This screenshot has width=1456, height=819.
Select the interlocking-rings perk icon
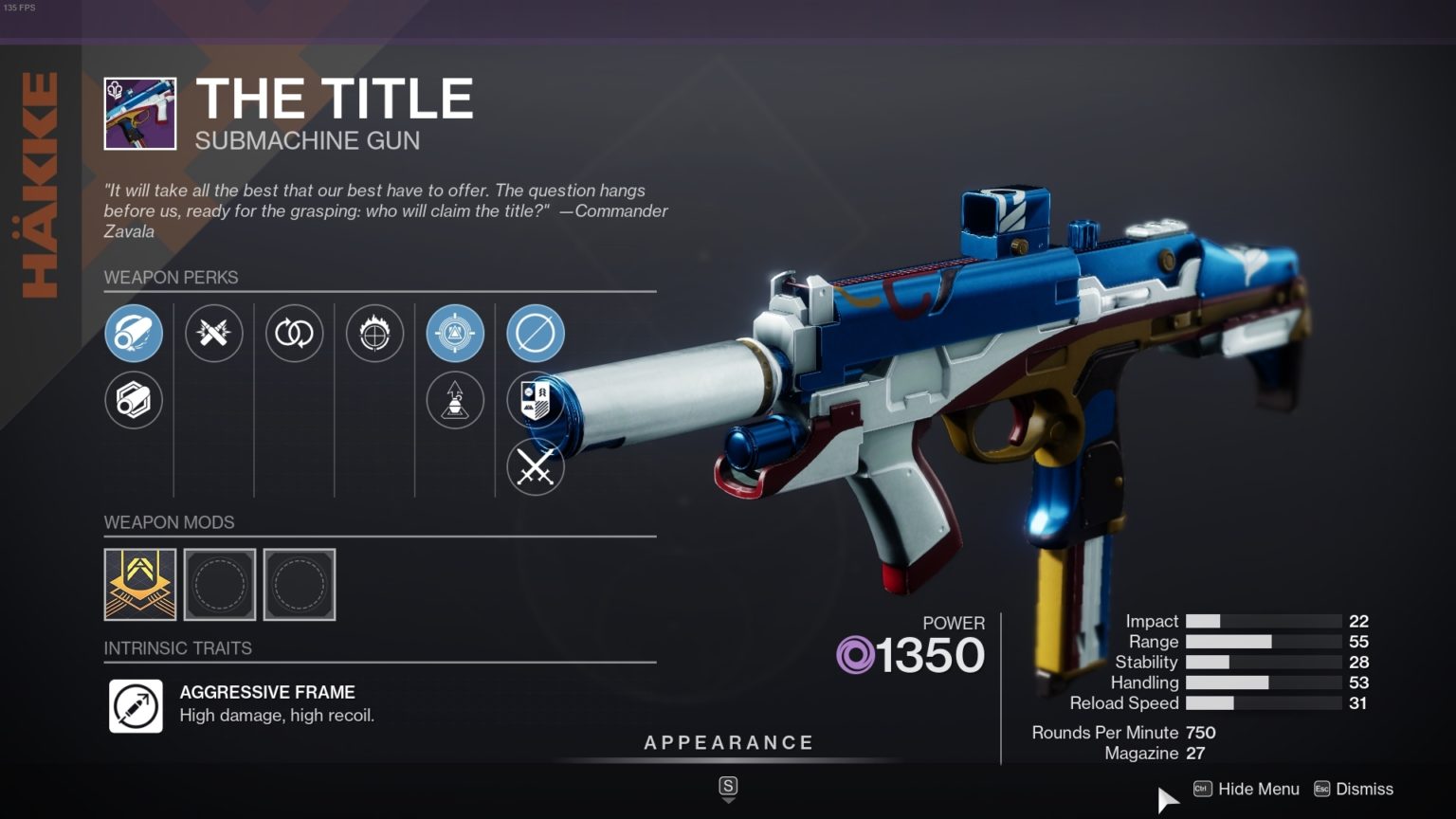click(295, 334)
